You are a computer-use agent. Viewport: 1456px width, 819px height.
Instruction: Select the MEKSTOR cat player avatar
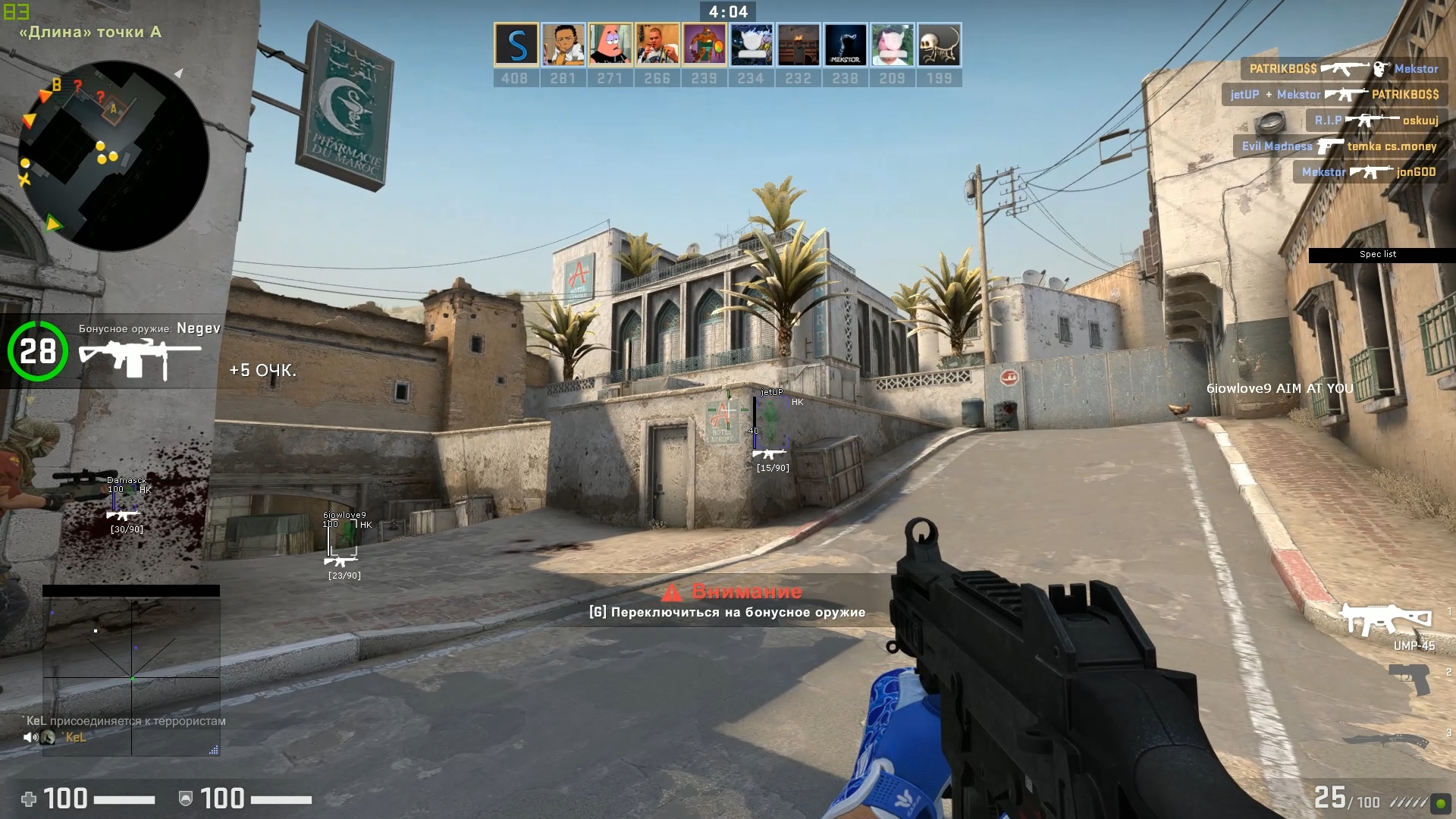[845, 45]
